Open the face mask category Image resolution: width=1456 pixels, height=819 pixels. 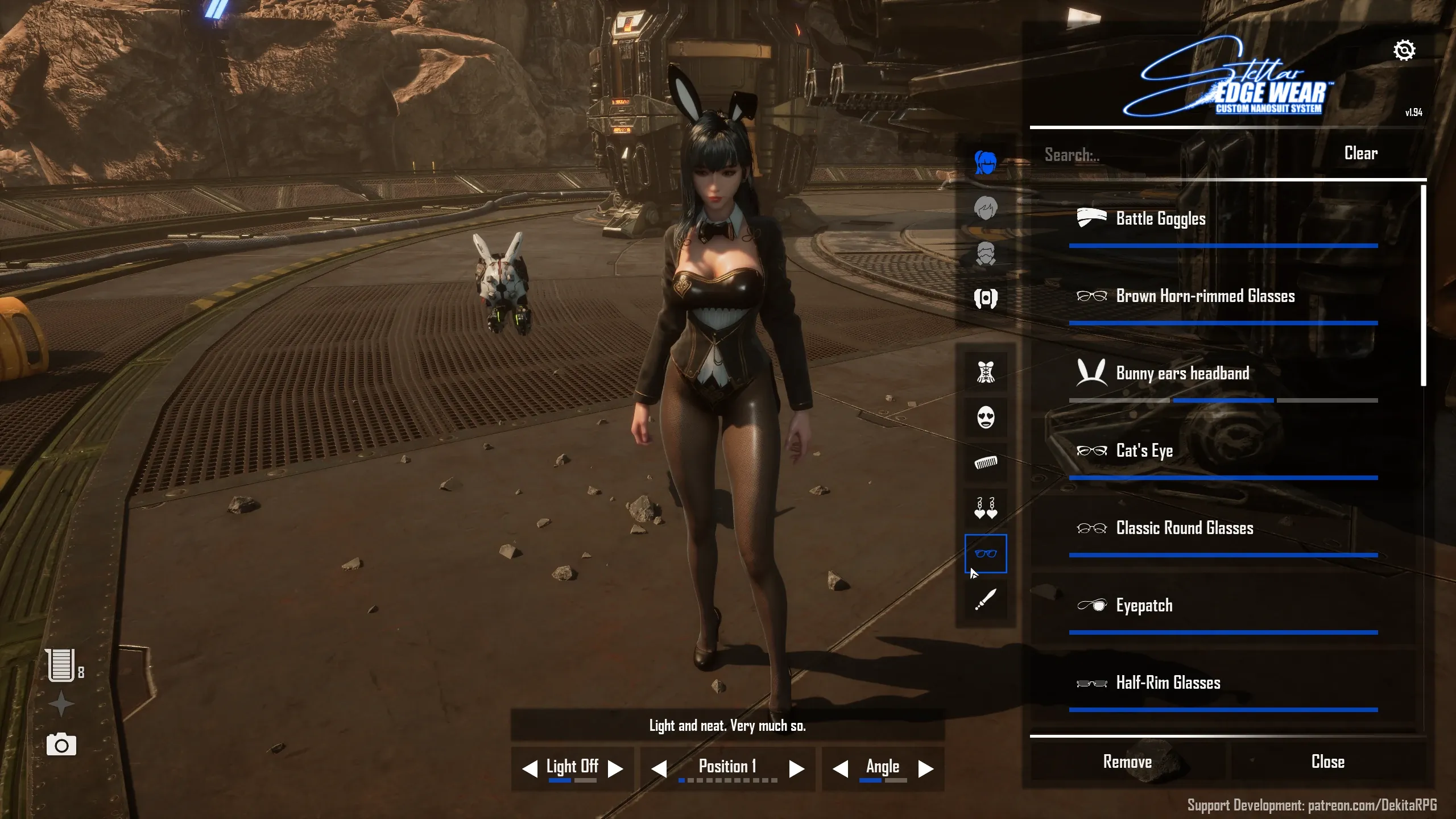click(x=986, y=417)
